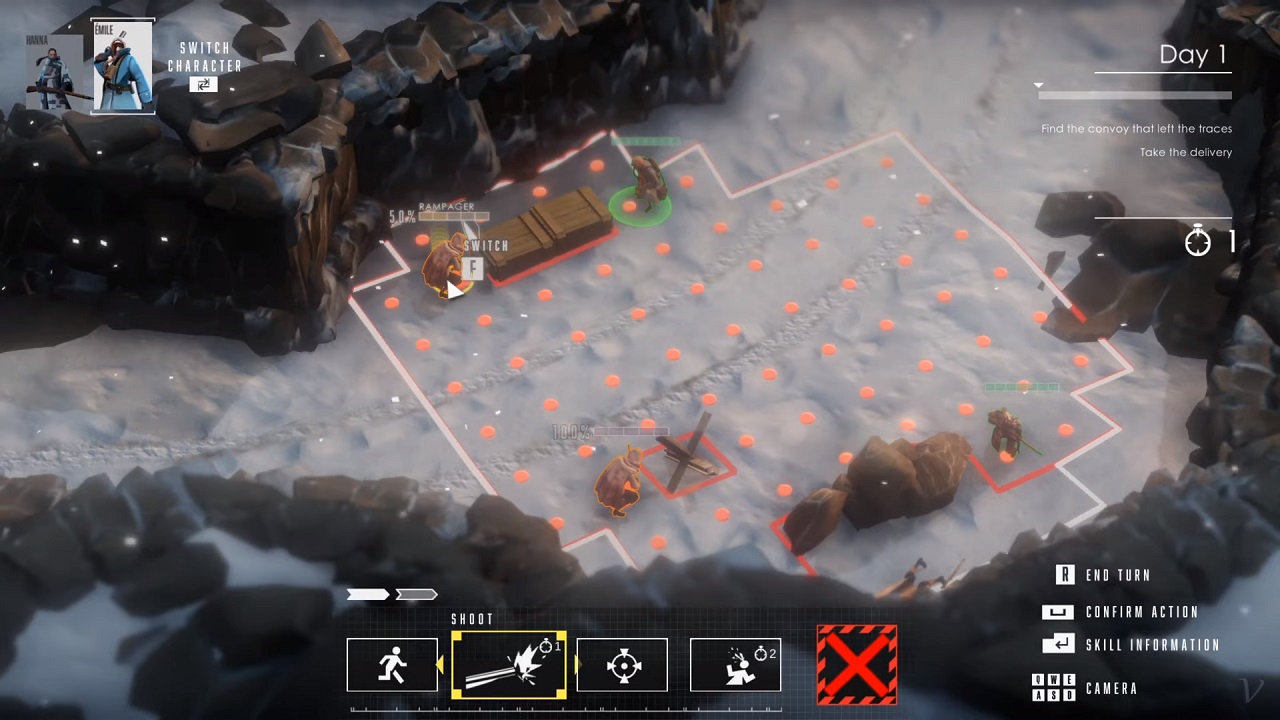
Task: Target the enemy with 100% hit chance
Action: (x=620, y=480)
